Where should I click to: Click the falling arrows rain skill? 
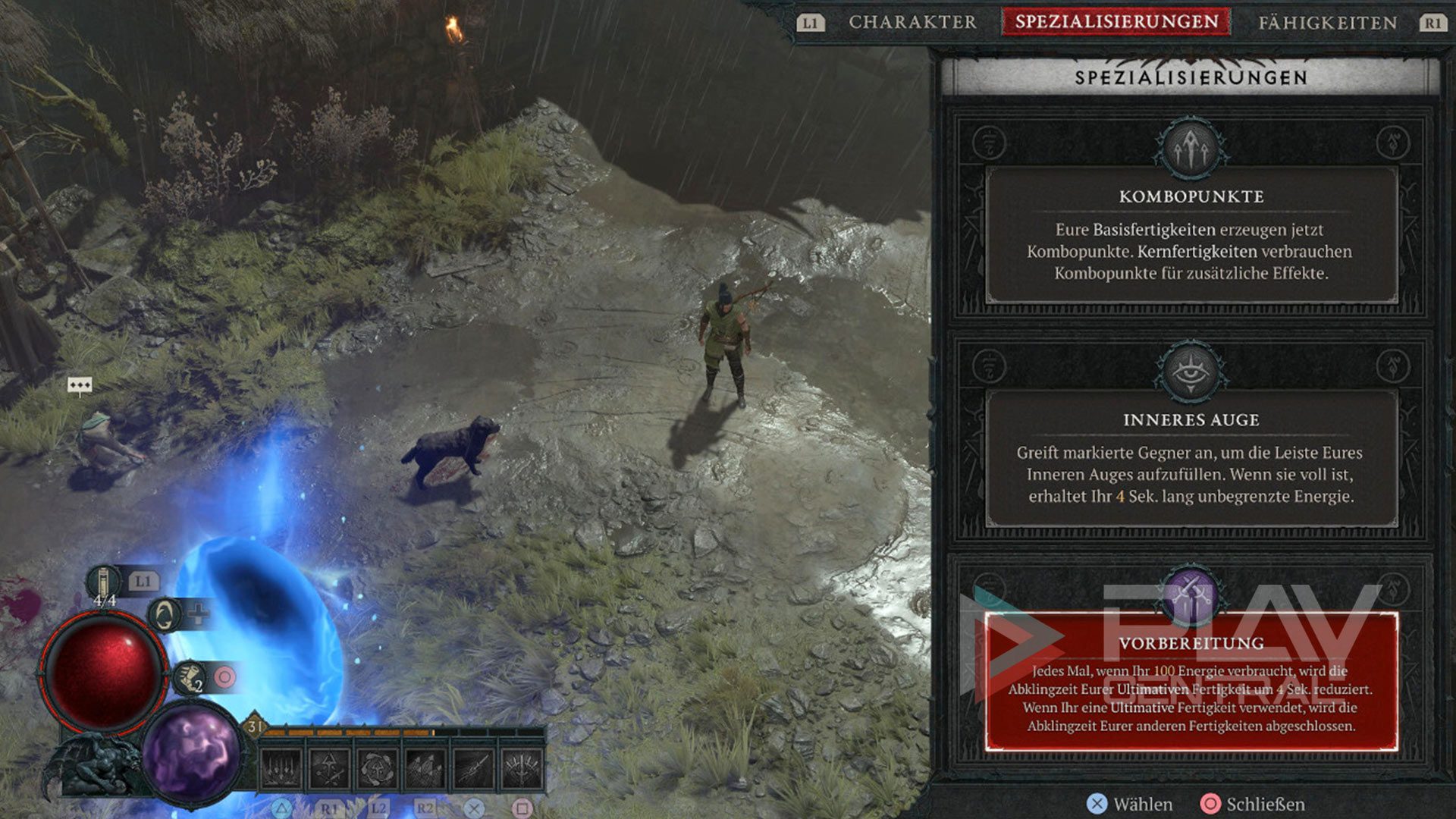[x=281, y=768]
